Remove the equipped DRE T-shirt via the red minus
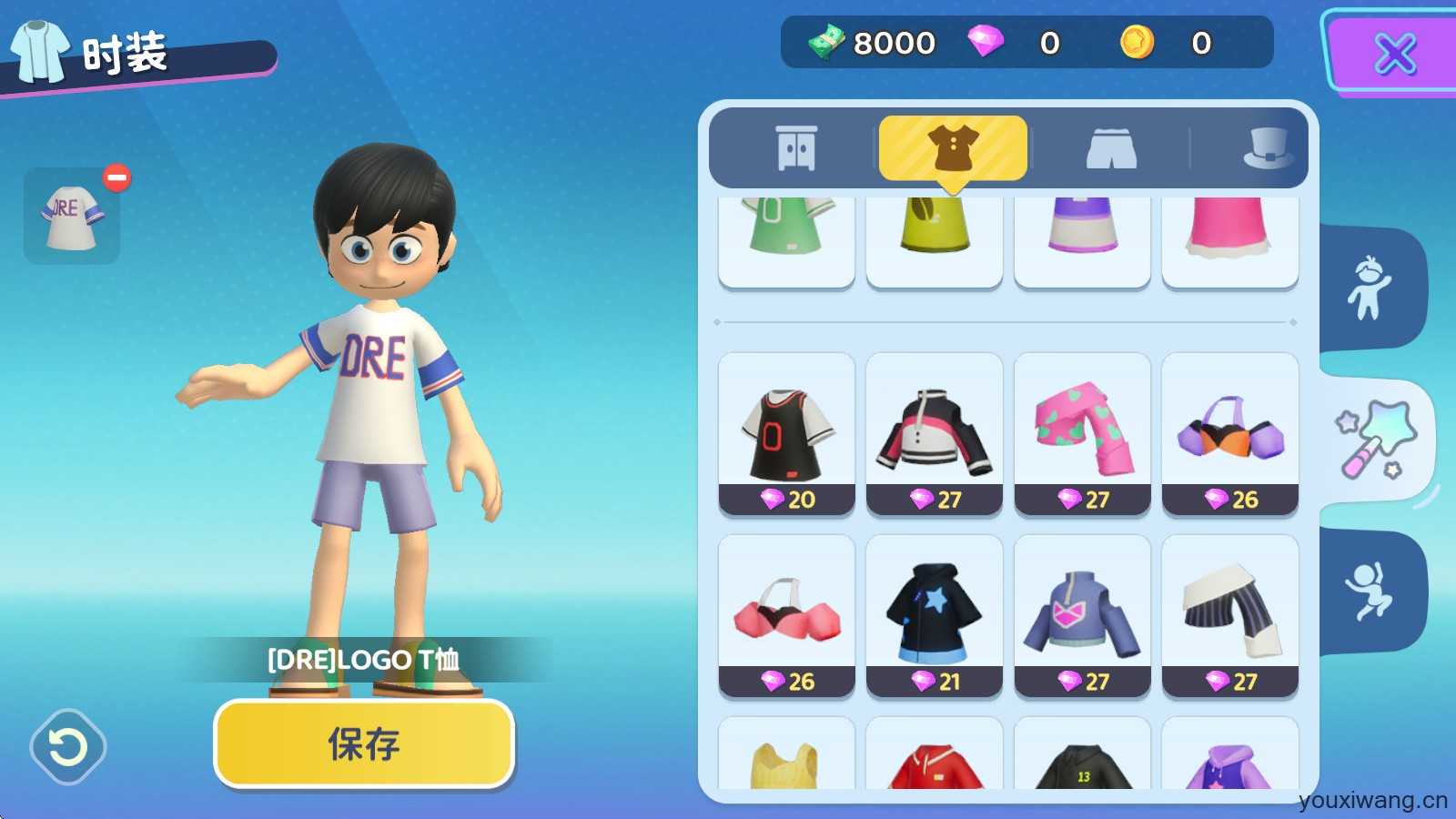 click(116, 177)
